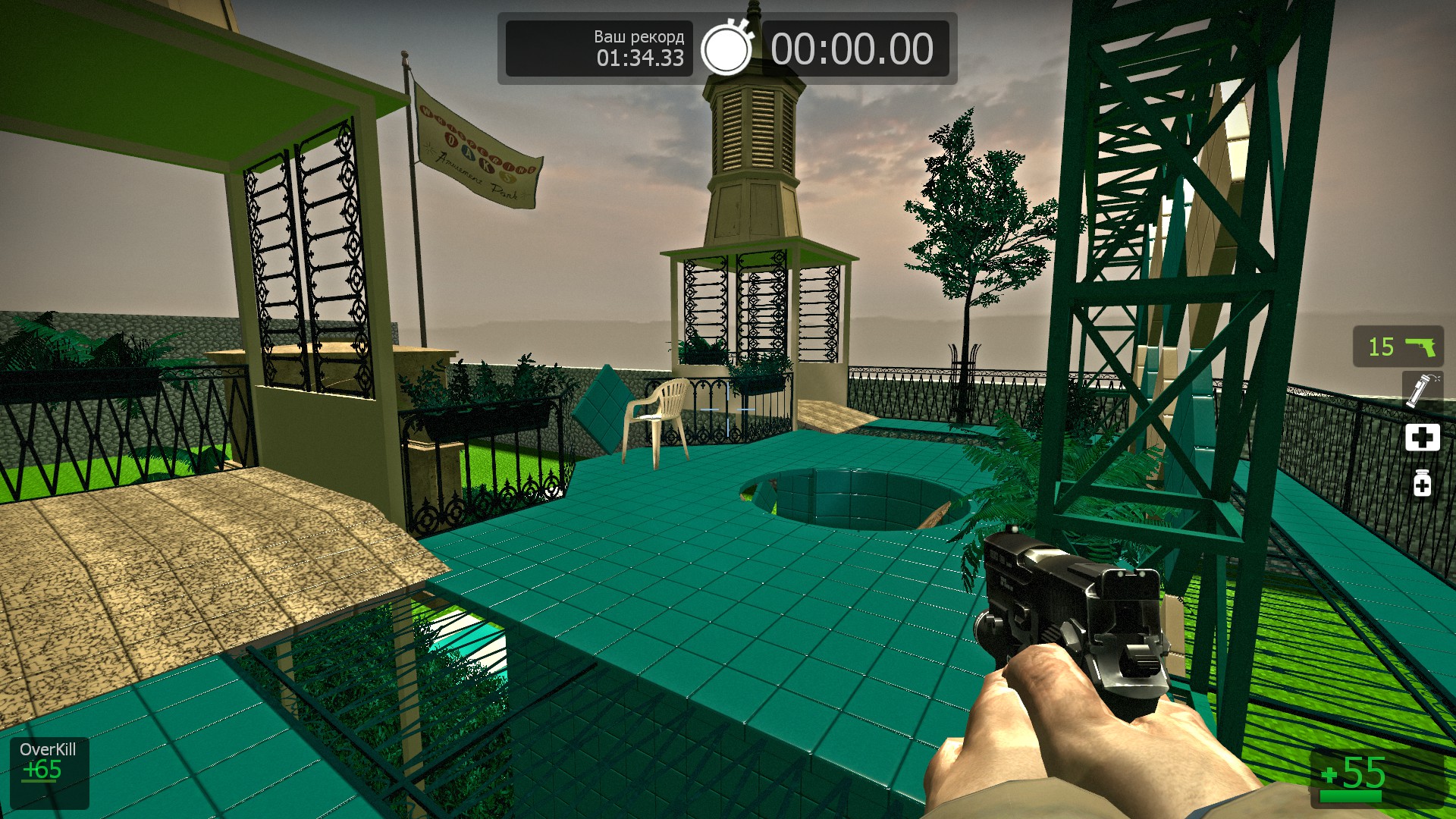Viewport: 1456px width, 819px height.
Task: Select the first aid kit slot
Action: 1422,438
